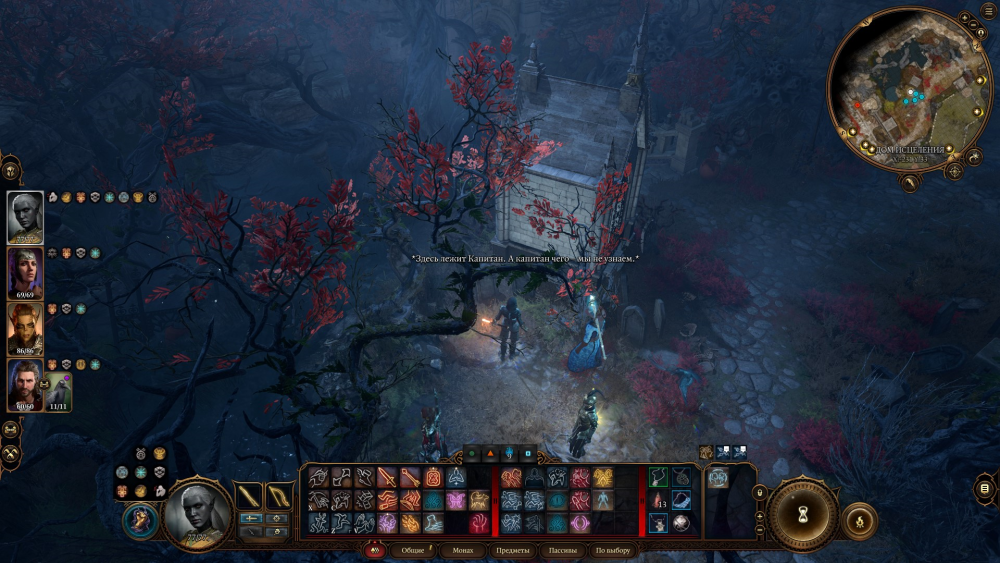Image resolution: width=1000 pixels, height=563 pixels.
Task: Equip the melee weapon set slot
Action: click(x=248, y=496)
